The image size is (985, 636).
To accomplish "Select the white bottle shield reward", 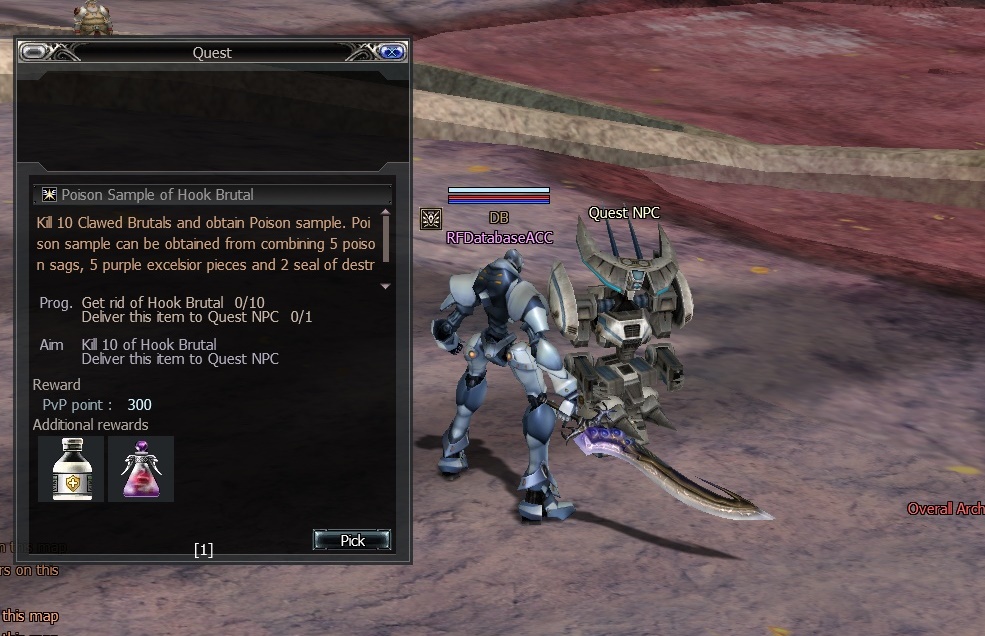I will (x=71, y=469).
